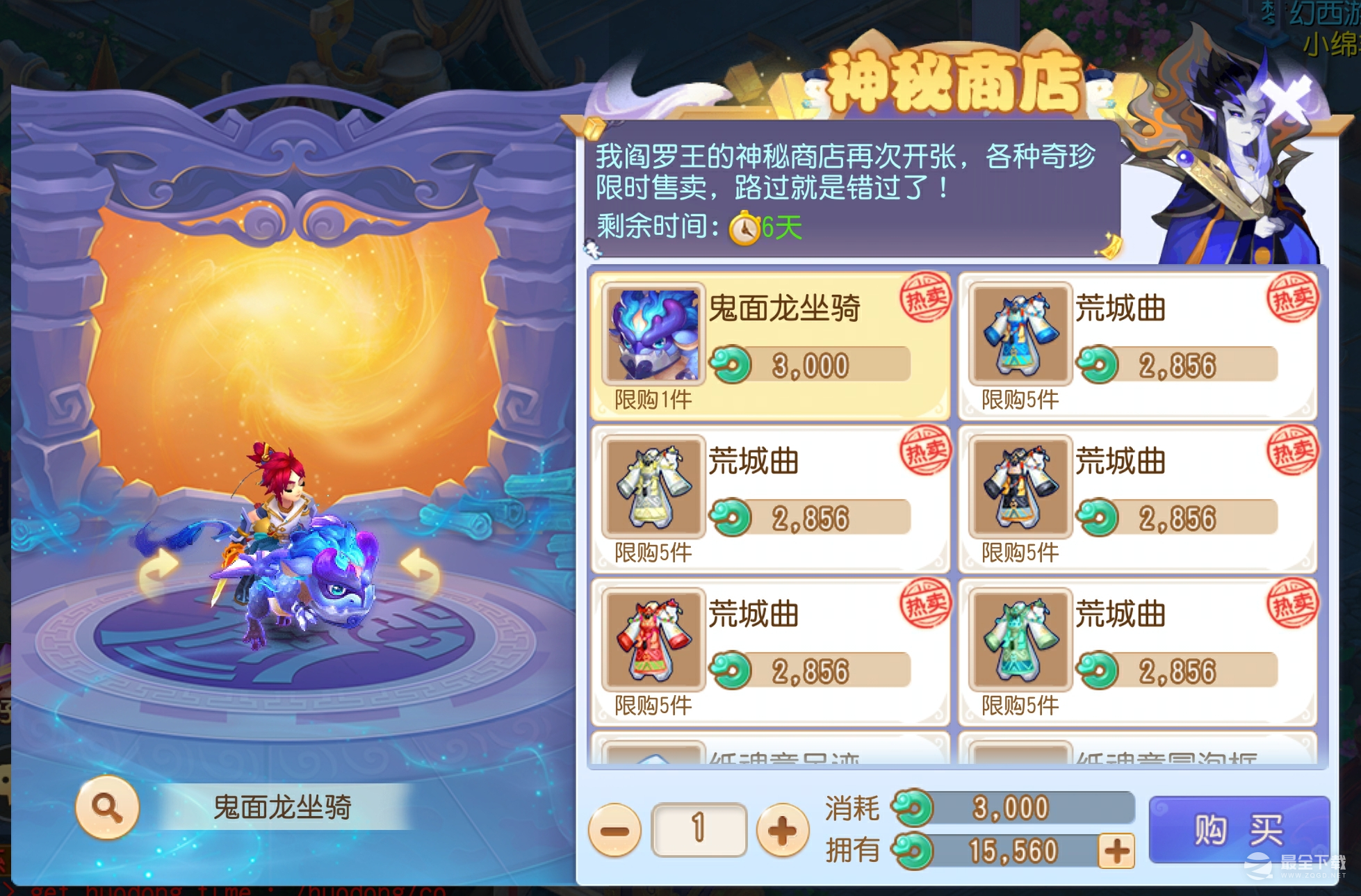Click the quantity input field showing 1

tap(698, 829)
